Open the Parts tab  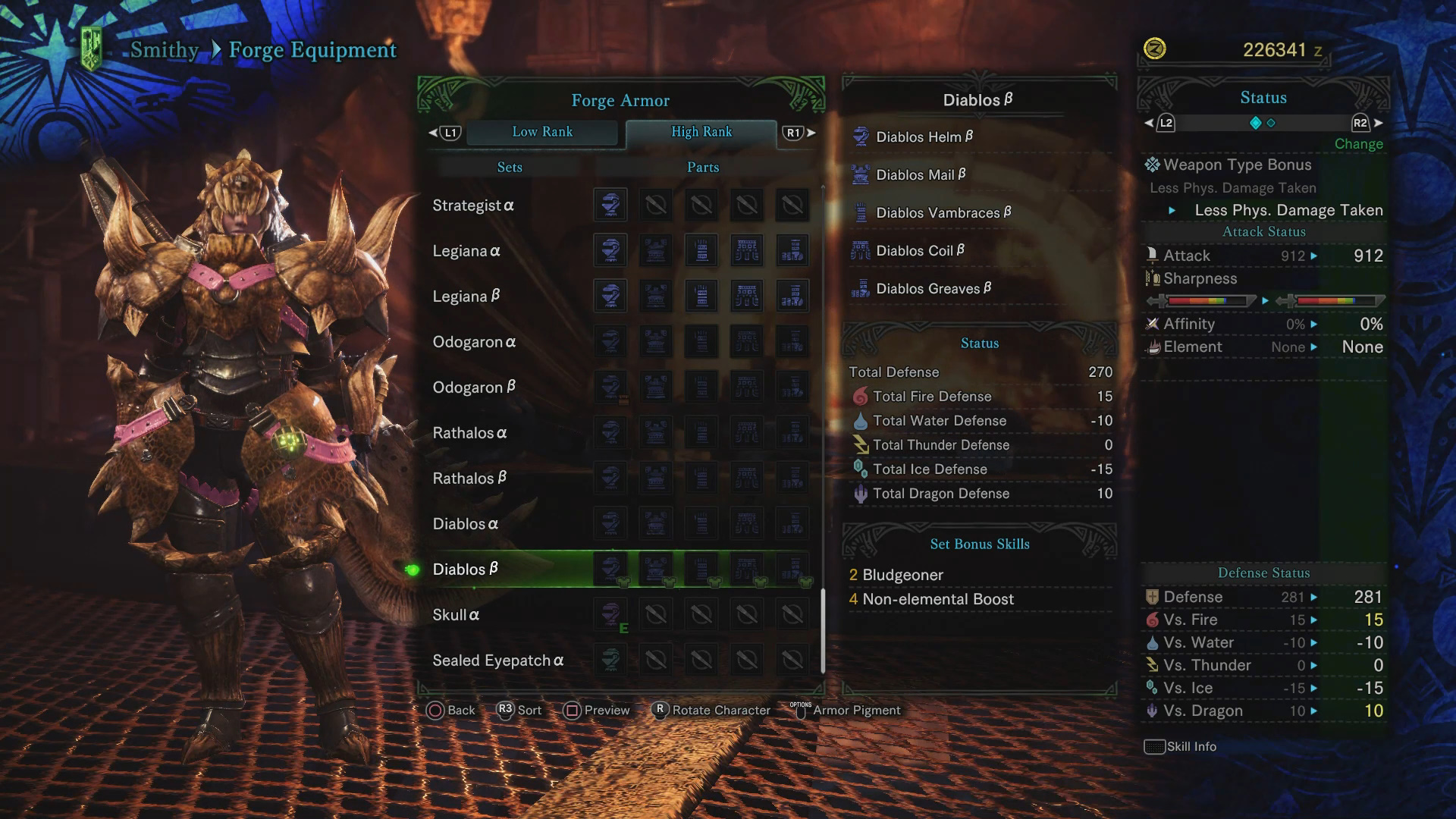701,167
